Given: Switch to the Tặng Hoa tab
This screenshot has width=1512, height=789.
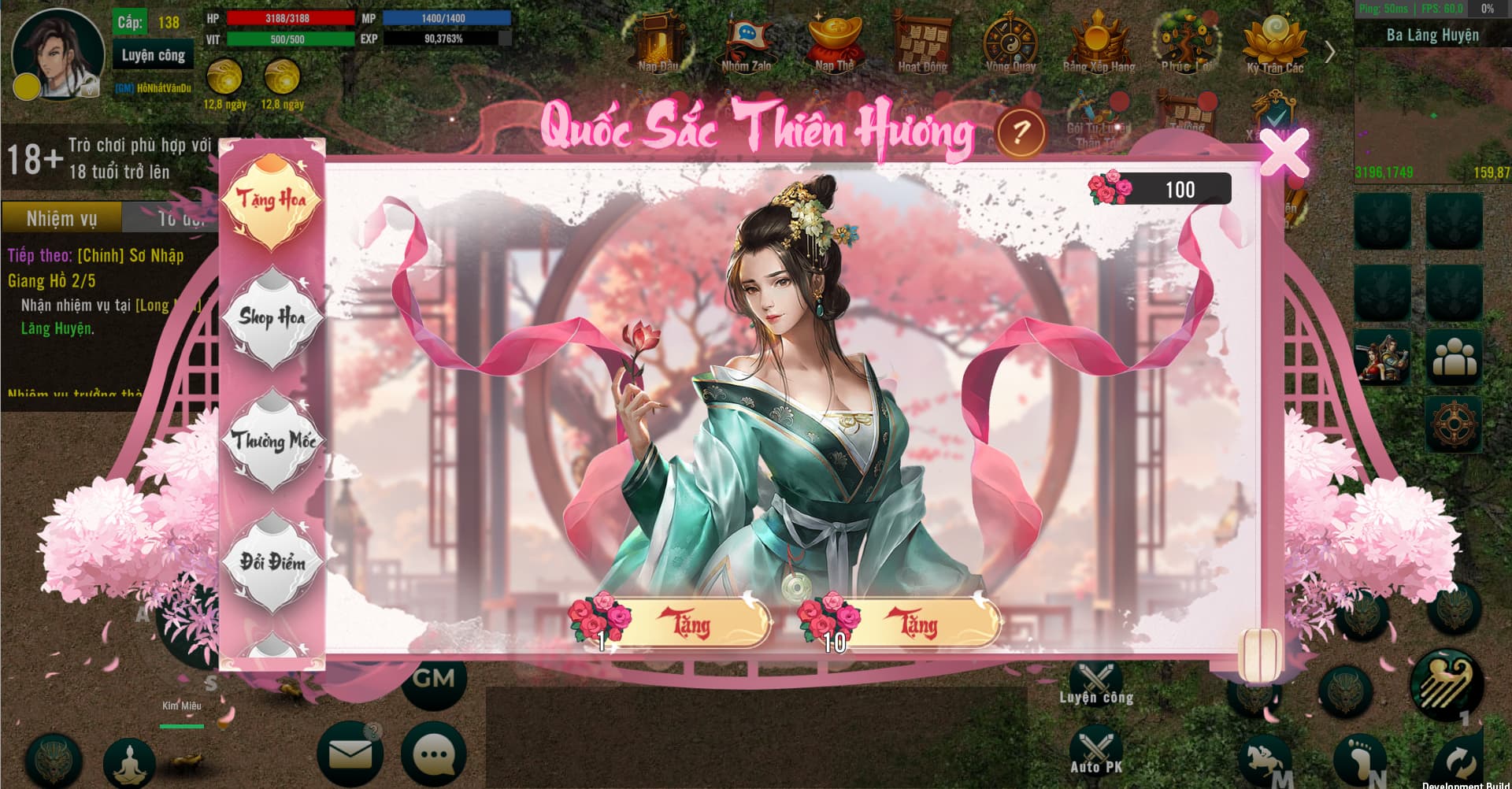Looking at the screenshot, I should coord(272,200).
